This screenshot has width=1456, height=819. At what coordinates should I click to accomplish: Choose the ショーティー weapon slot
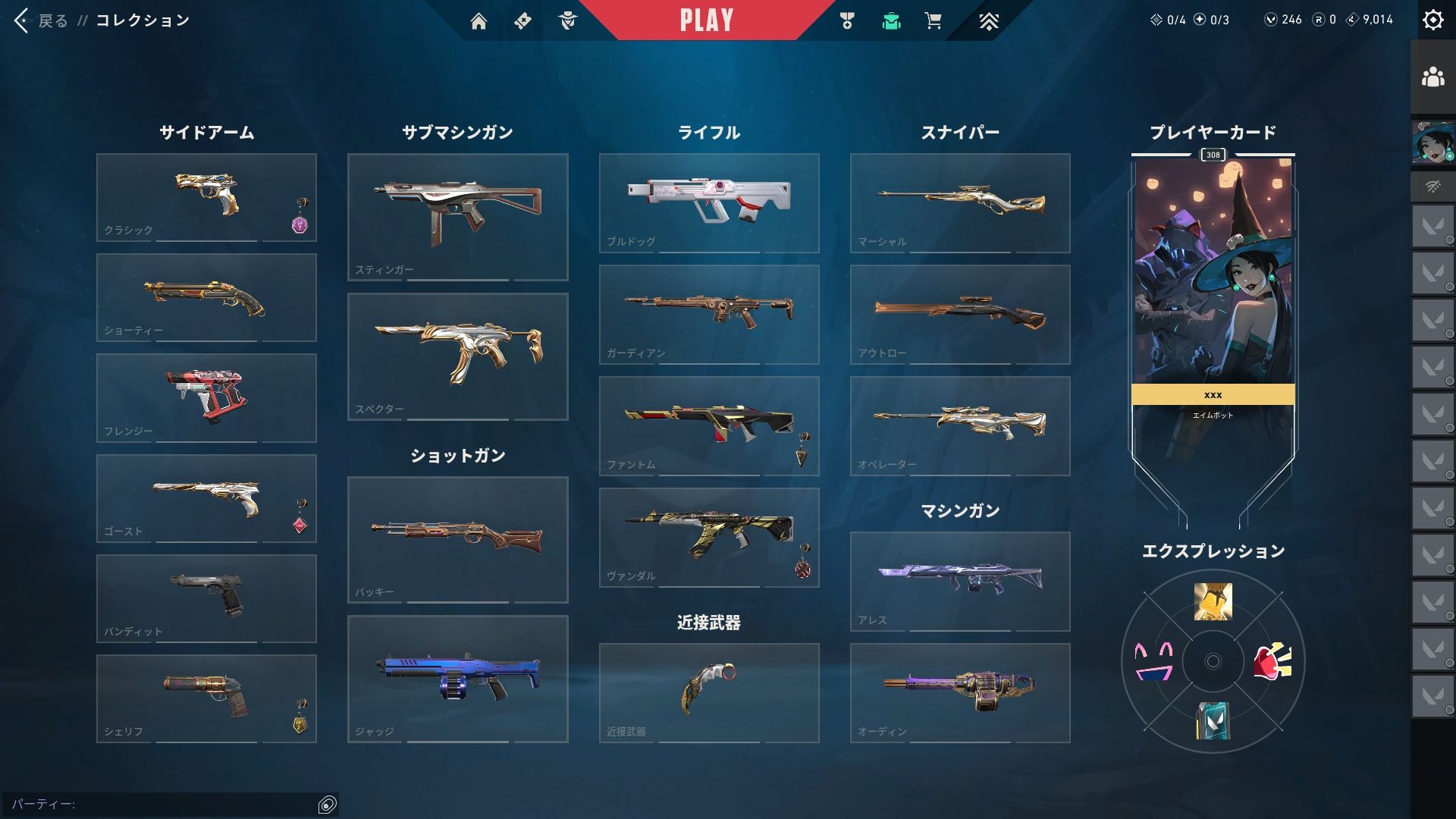click(206, 297)
